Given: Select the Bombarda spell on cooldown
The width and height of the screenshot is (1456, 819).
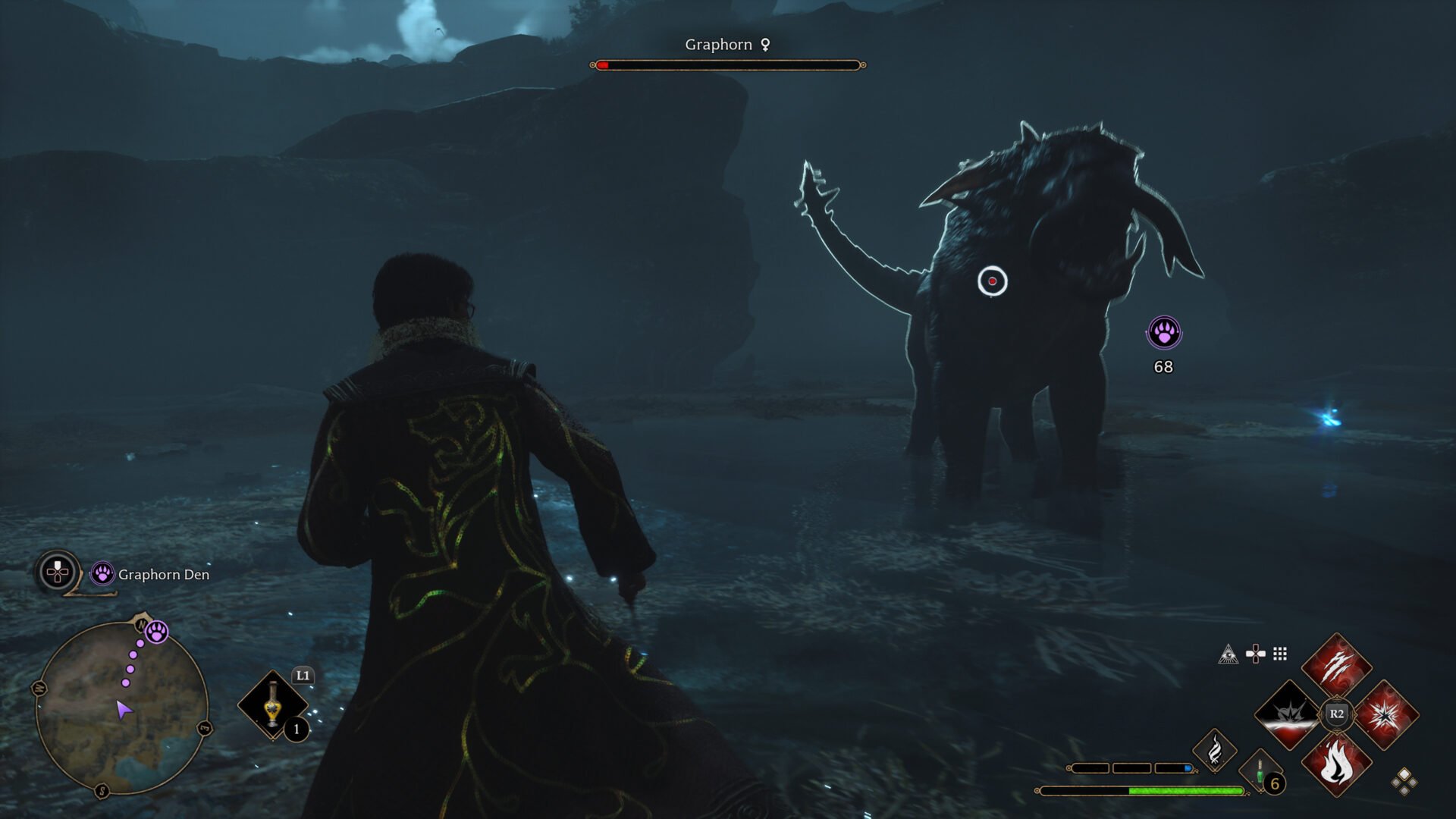Looking at the screenshot, I should point(1288,714).
